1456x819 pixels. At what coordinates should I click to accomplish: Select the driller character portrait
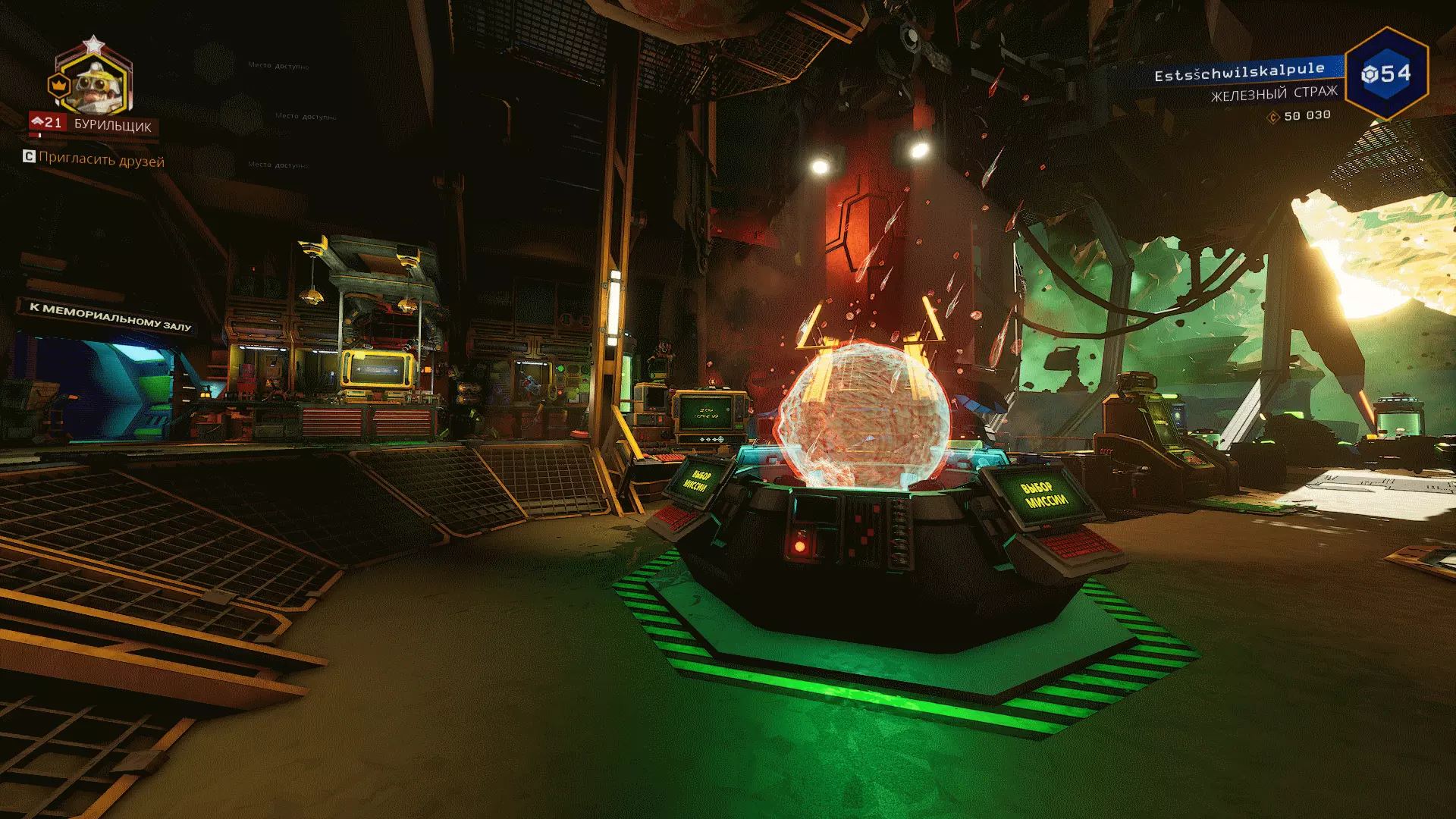(96, 84)
